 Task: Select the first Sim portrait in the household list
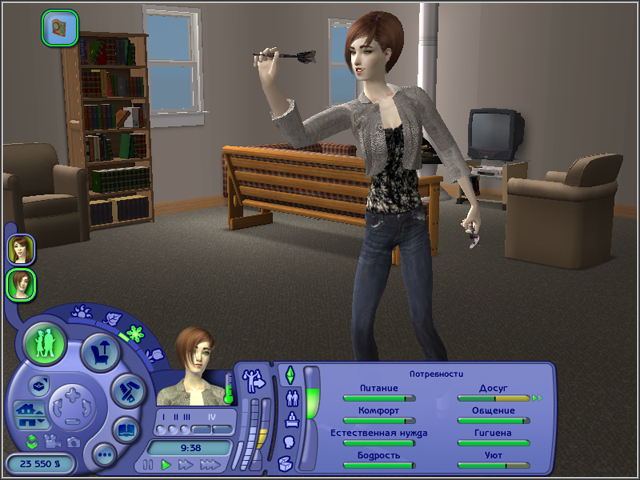coord(21,249)
